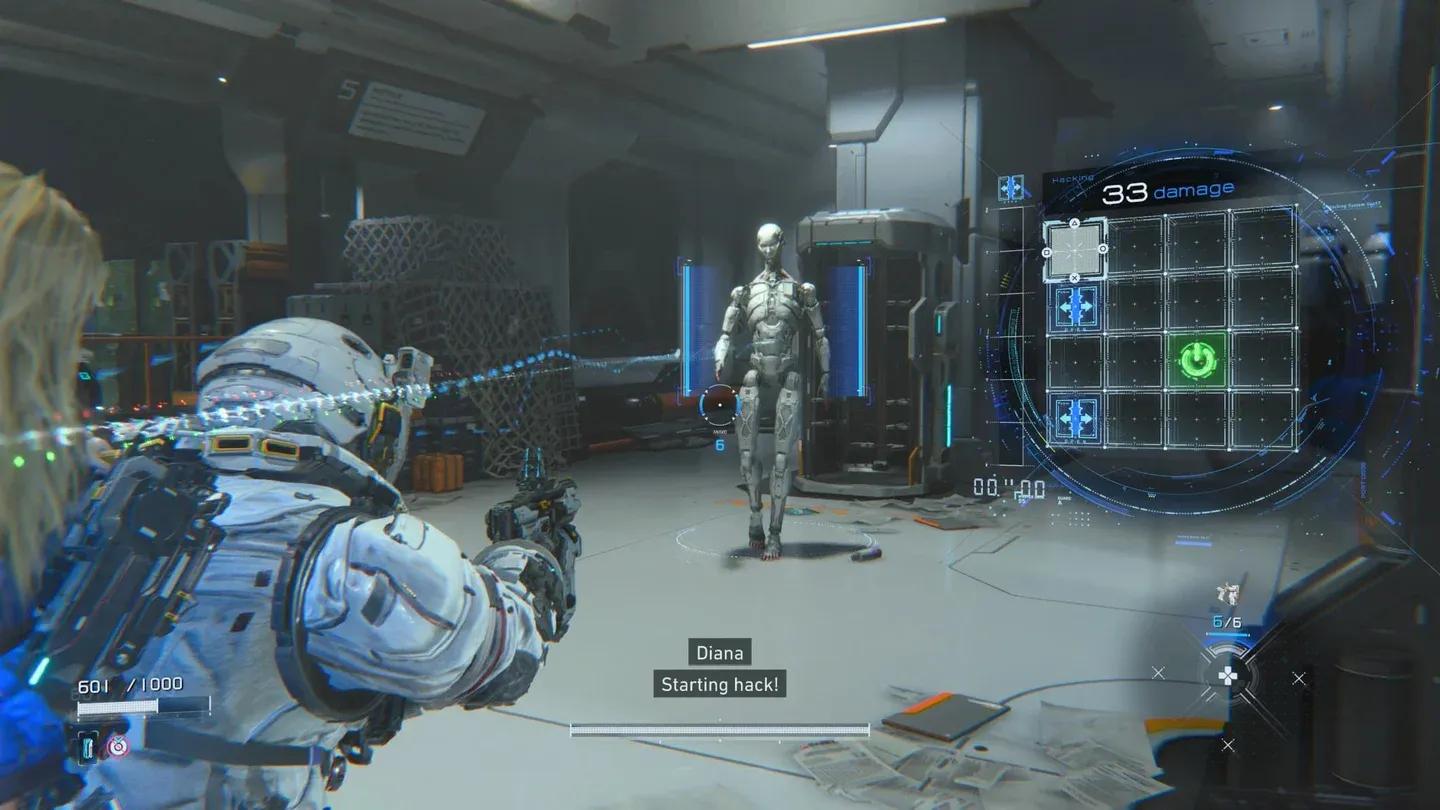Activate the pink target icon under the health bar
This screenshot has height=810, width=1440.
118,745
